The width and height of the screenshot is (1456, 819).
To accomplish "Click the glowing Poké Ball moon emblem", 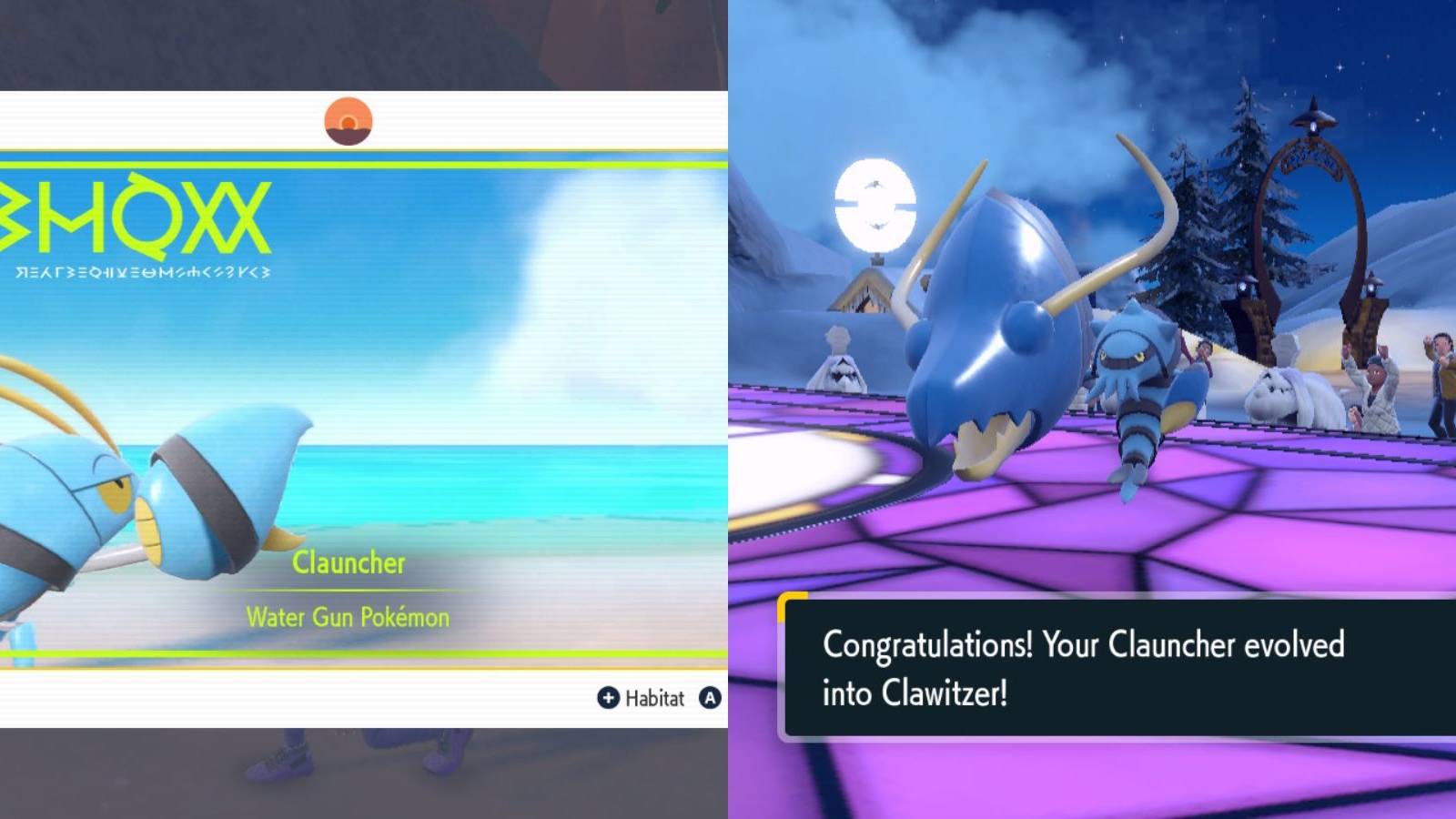I will 876,207.
